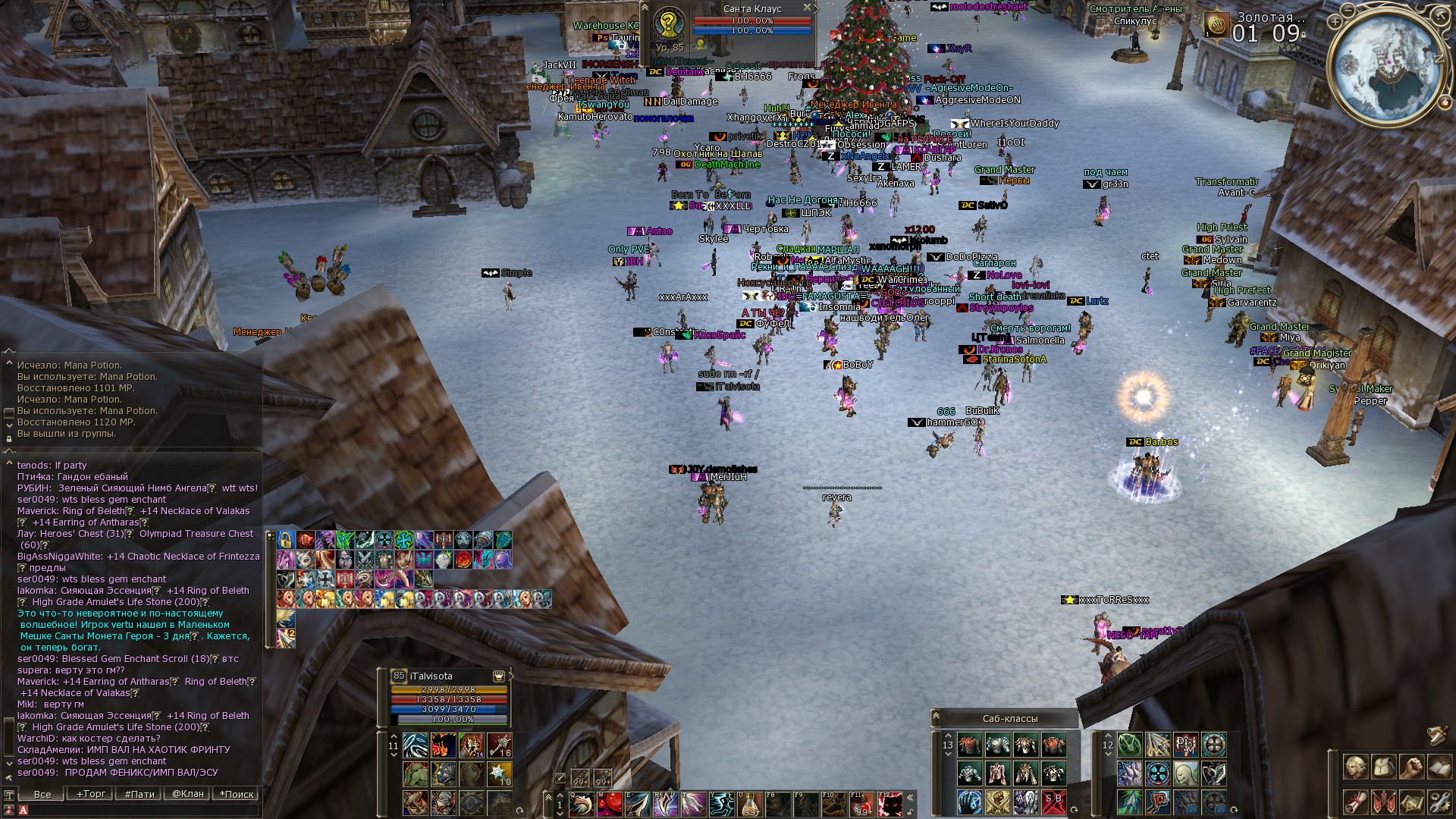This screenshot has width=1456, height=819.
Task: Switch to the Все chat tab
Action: pyautogui.click(x=42, y=794)
